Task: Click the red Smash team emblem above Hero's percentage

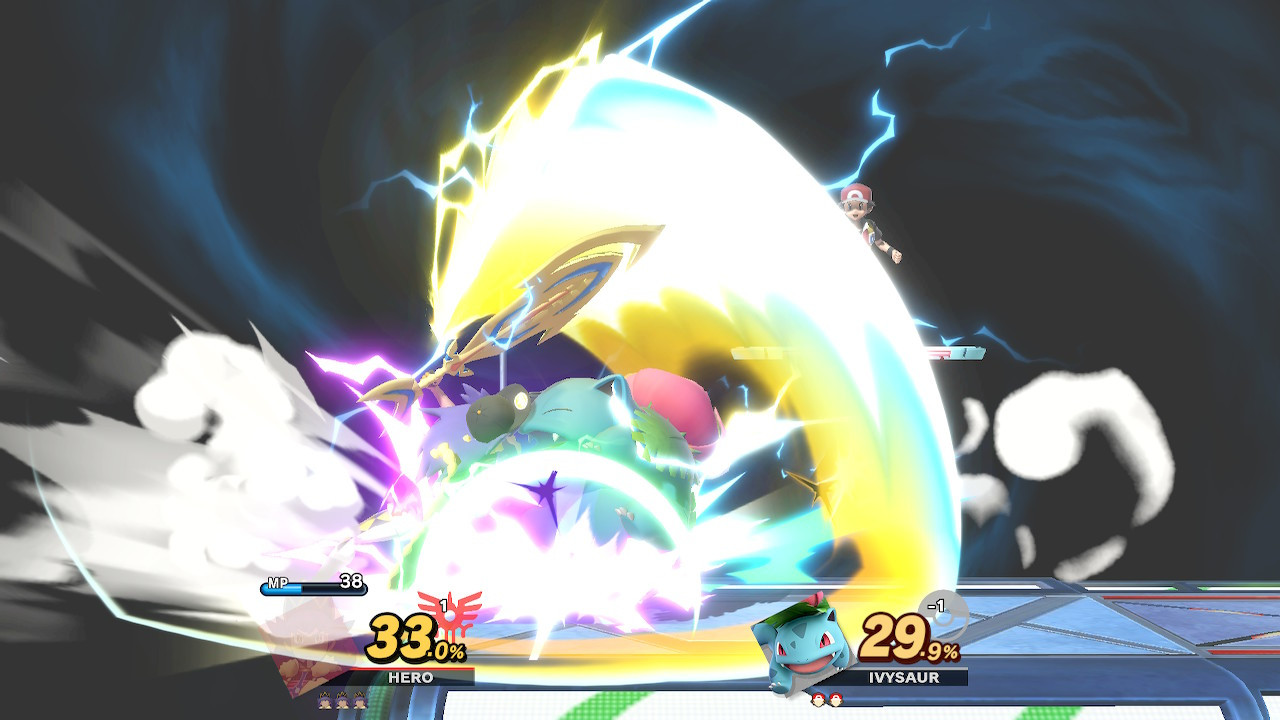Action: (x=449, y=616)
